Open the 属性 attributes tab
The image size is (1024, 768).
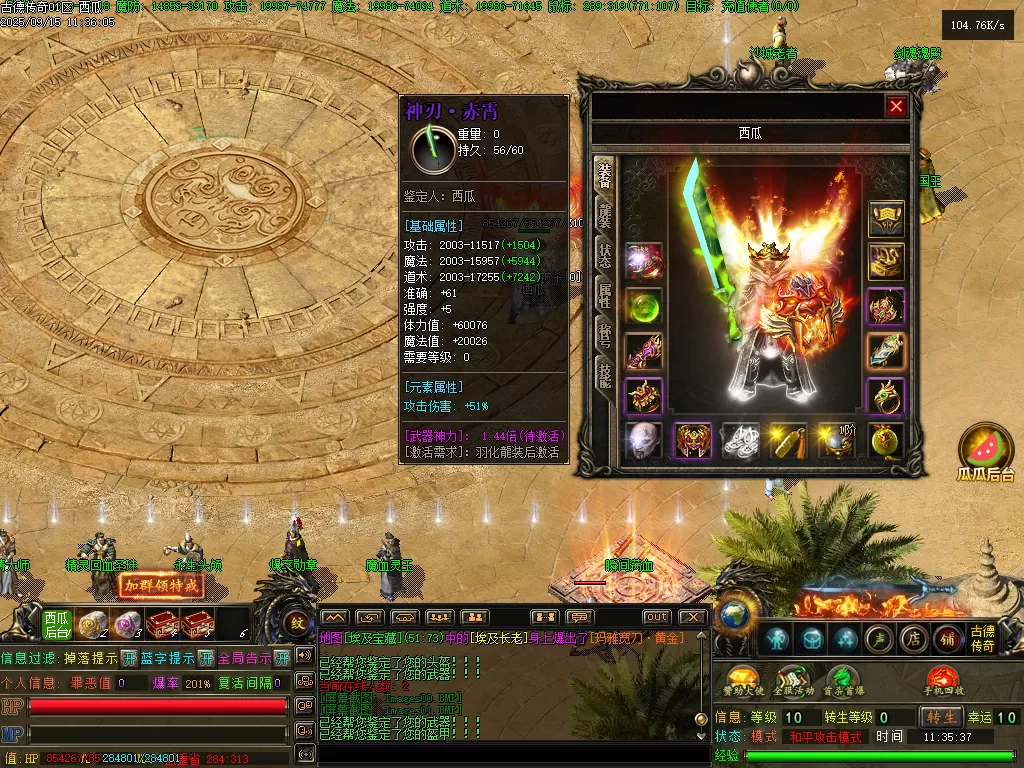[x=605, y=294]
